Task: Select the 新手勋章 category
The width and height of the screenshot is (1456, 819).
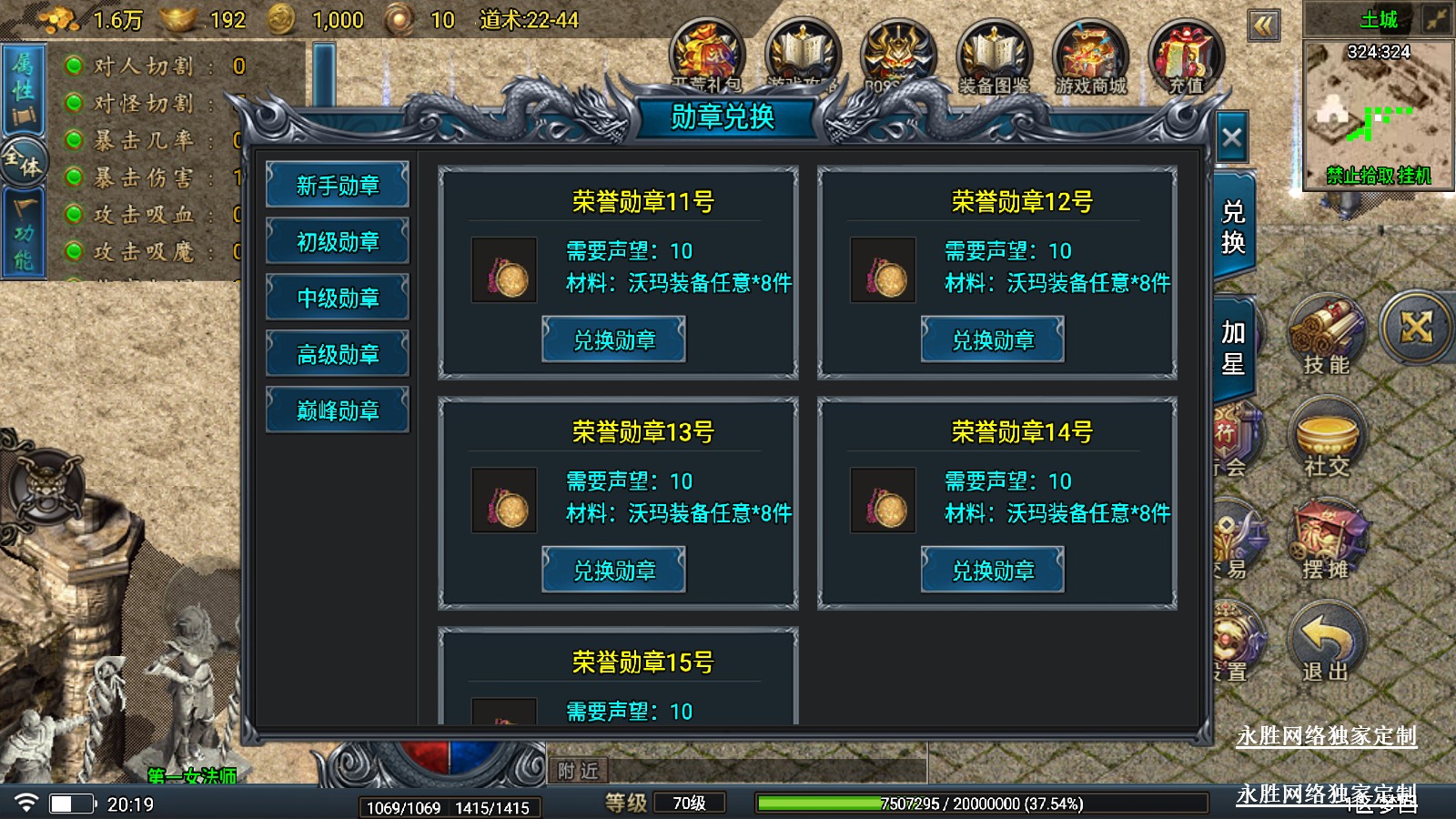Action: tap(338, 186)
